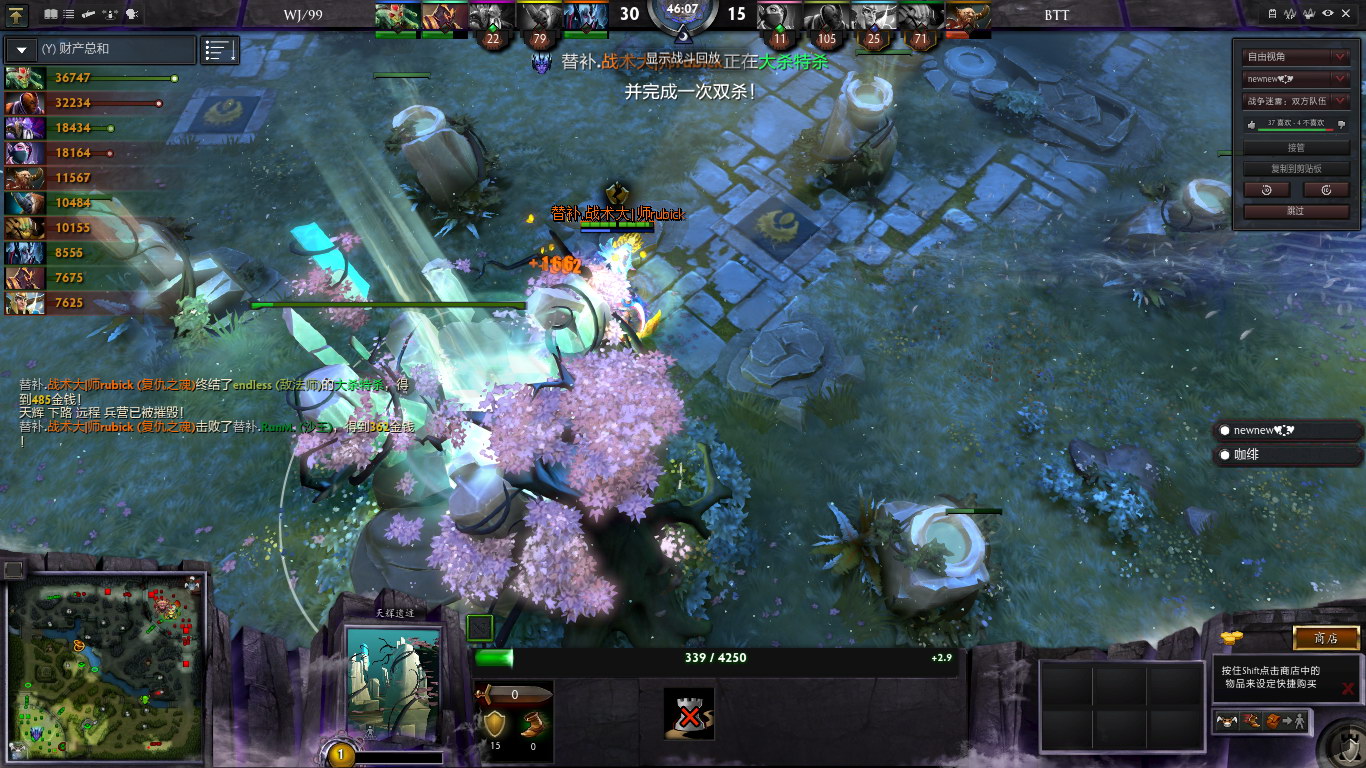Viewport: 1366px width, 768px height.
Task: Click the eye icon in top-right toolbar
Action: point(1328,14)
